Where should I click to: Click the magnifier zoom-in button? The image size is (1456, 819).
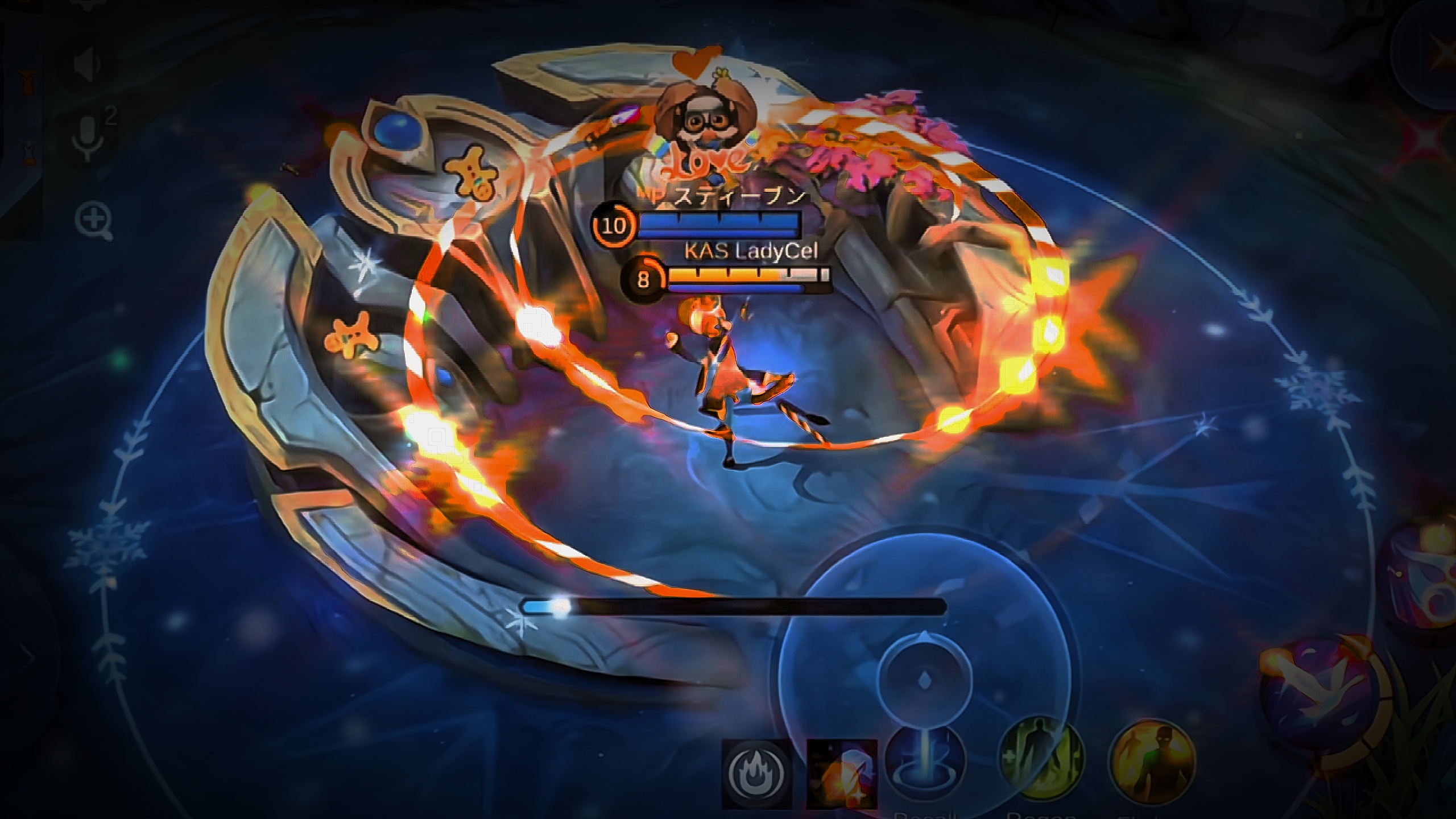[94, 220]
